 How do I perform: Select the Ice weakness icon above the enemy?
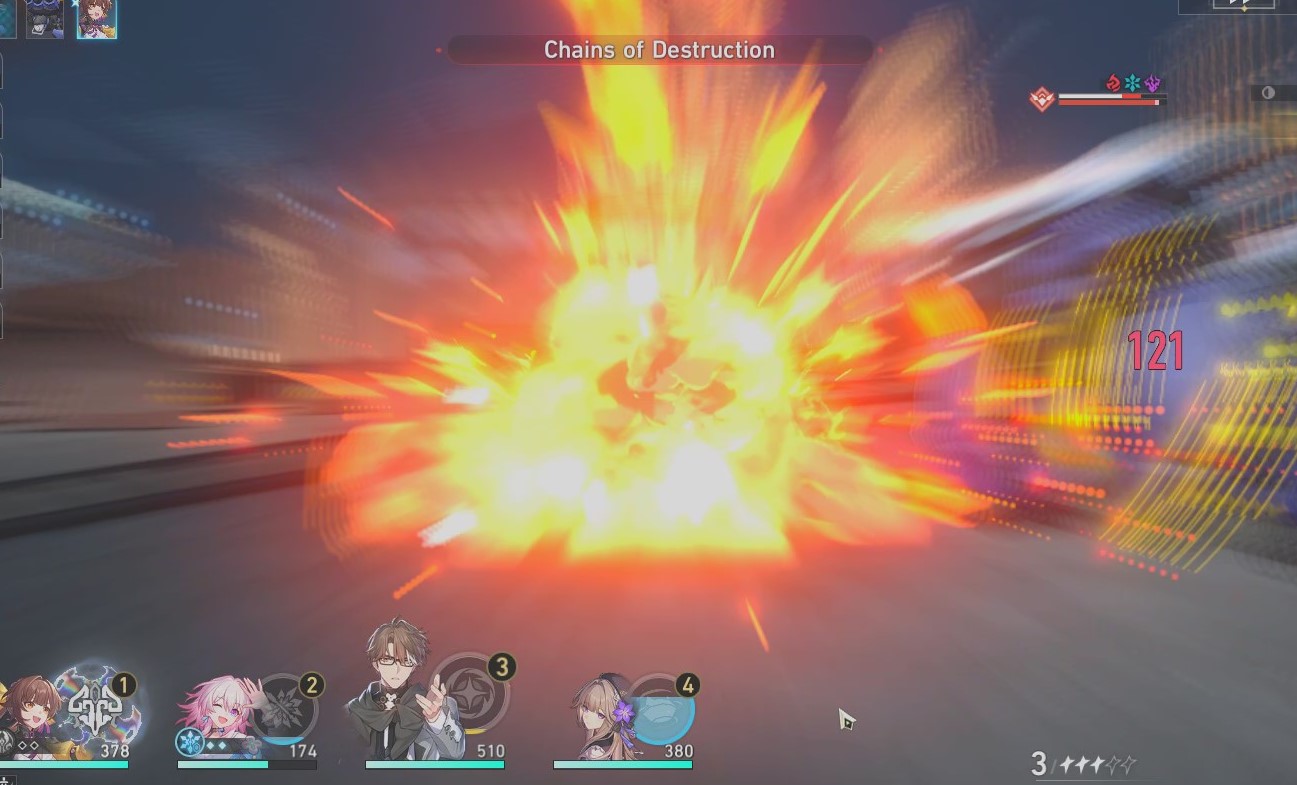(x=1131, y=83)
